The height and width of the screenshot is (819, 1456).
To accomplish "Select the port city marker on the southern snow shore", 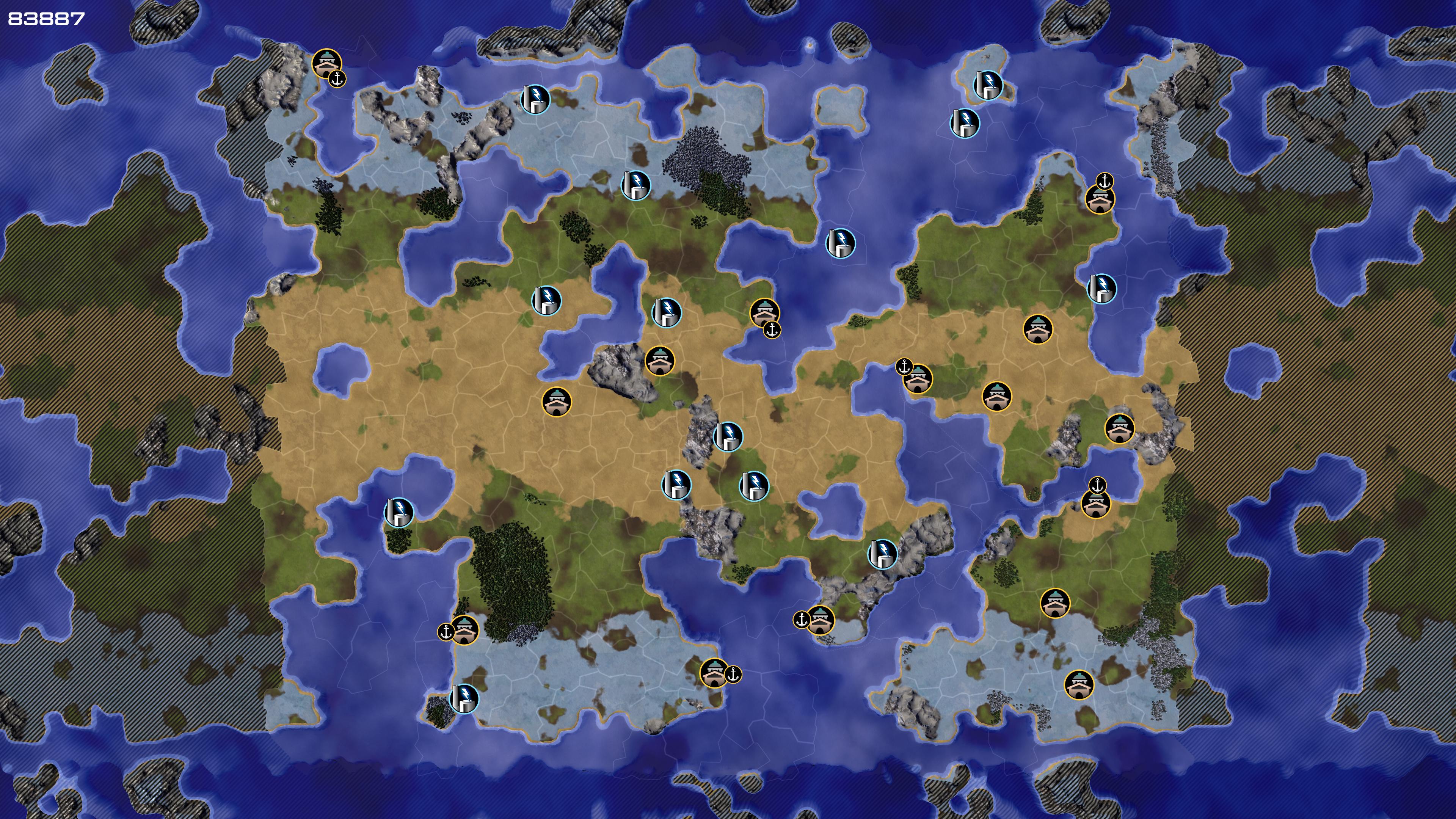I will (714, 673).
